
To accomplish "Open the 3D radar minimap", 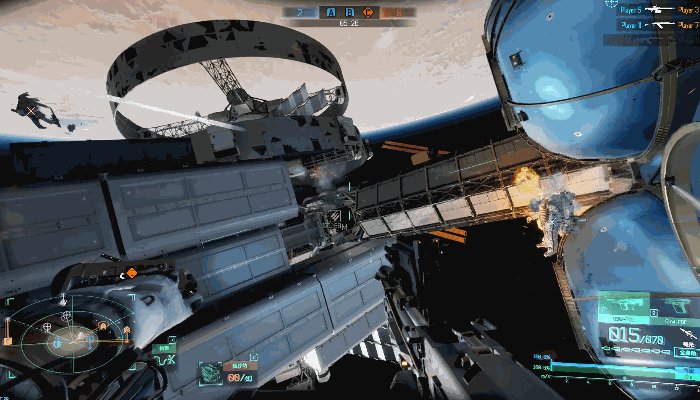I will click(x=70, y=338).
